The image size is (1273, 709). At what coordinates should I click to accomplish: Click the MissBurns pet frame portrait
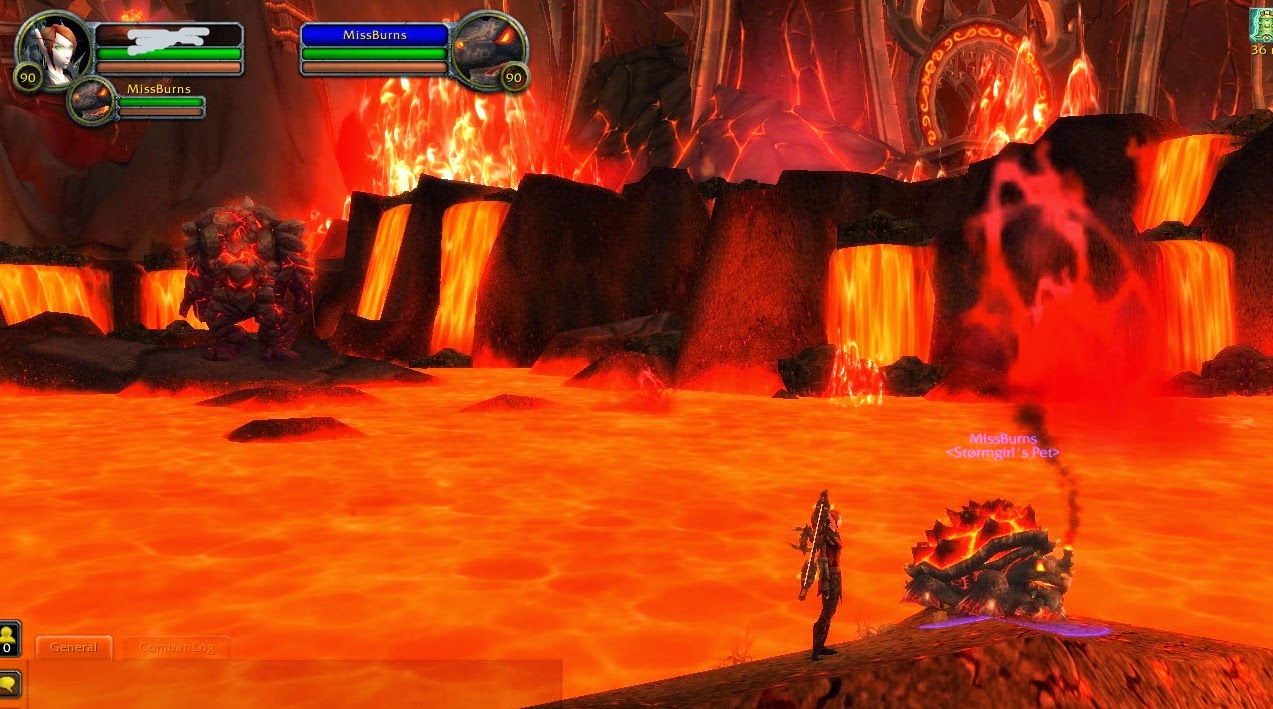(x=93, y=101)
